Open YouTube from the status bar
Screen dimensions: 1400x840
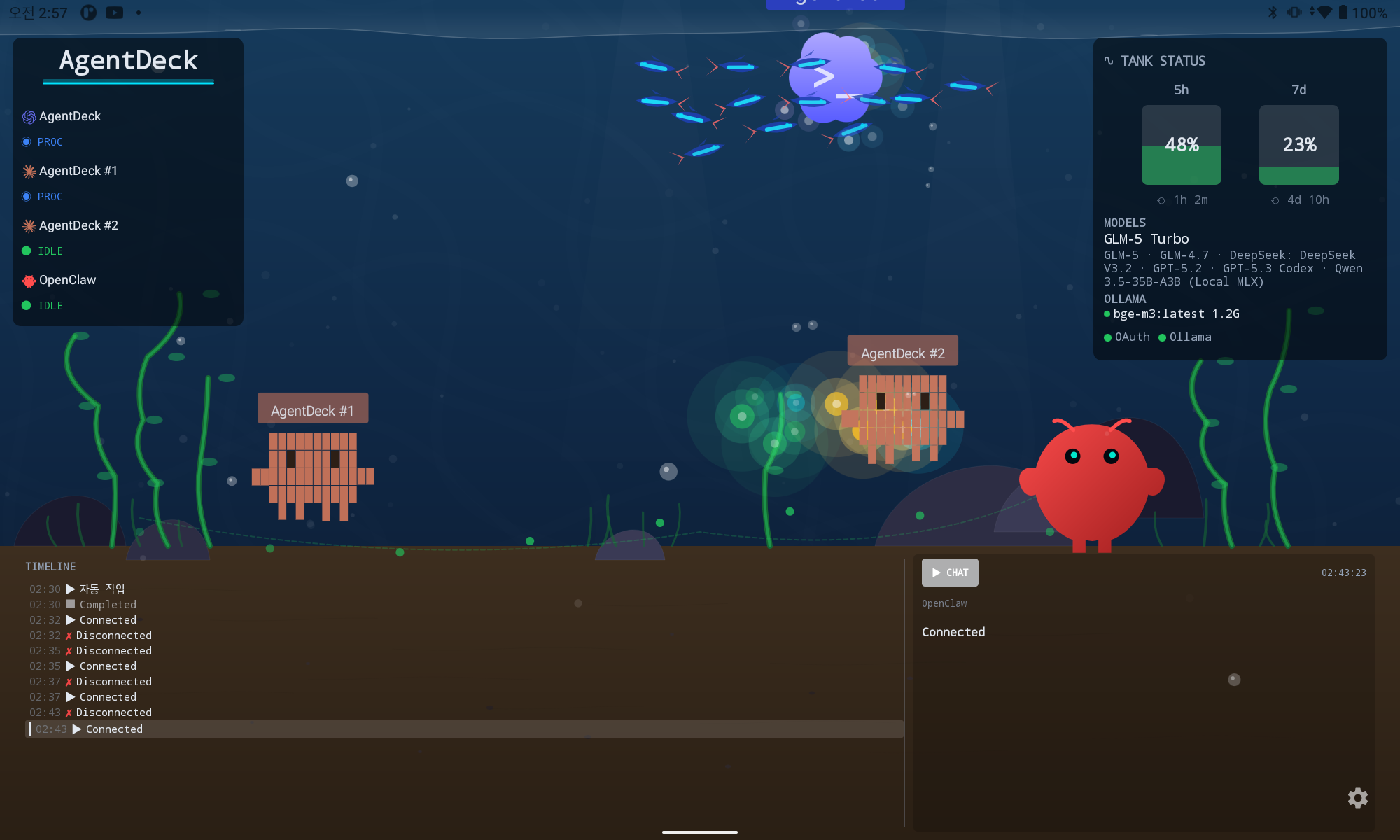[x=114, y=12]
